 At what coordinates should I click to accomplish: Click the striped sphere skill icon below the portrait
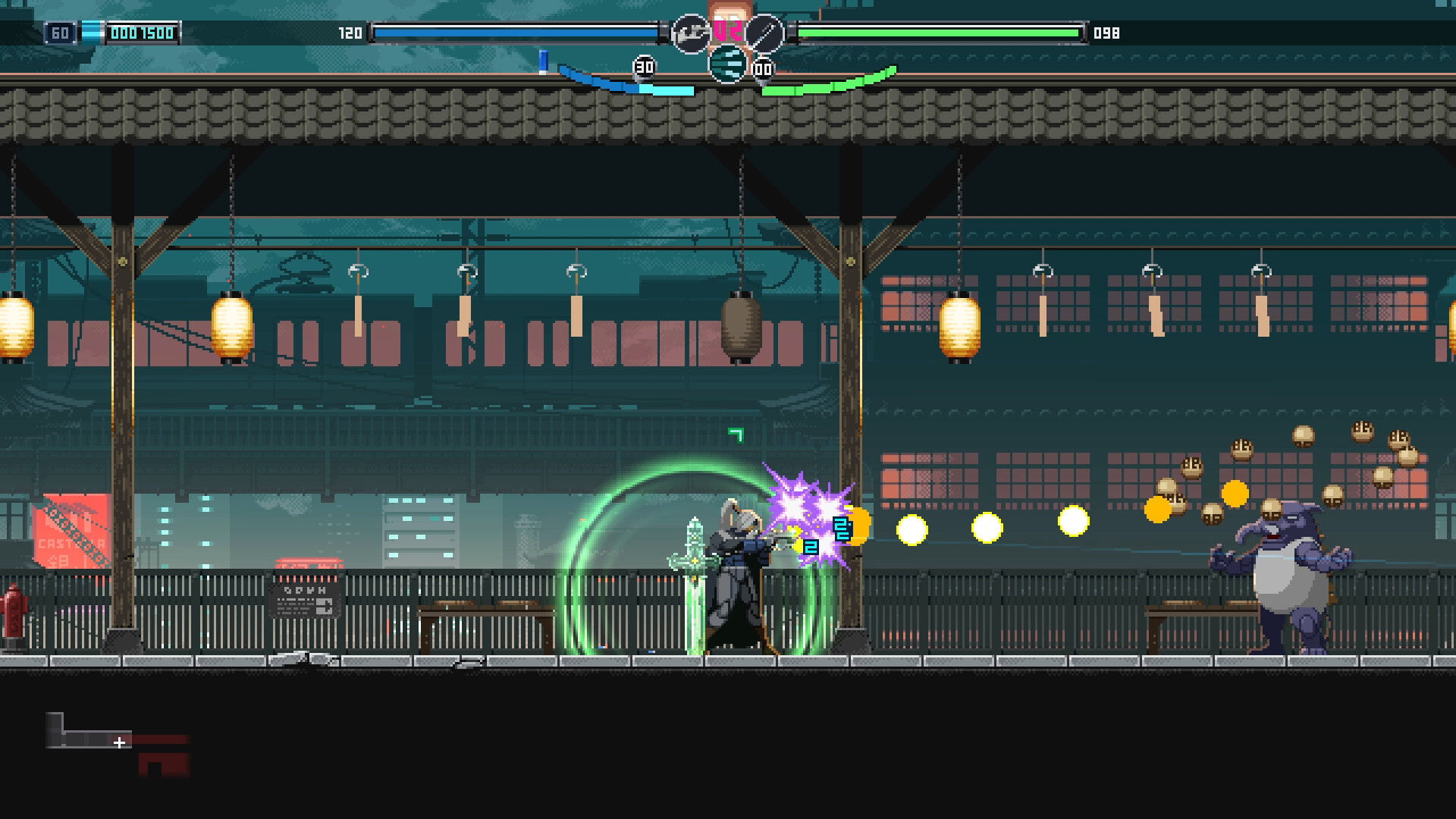[x=728, y=66]
